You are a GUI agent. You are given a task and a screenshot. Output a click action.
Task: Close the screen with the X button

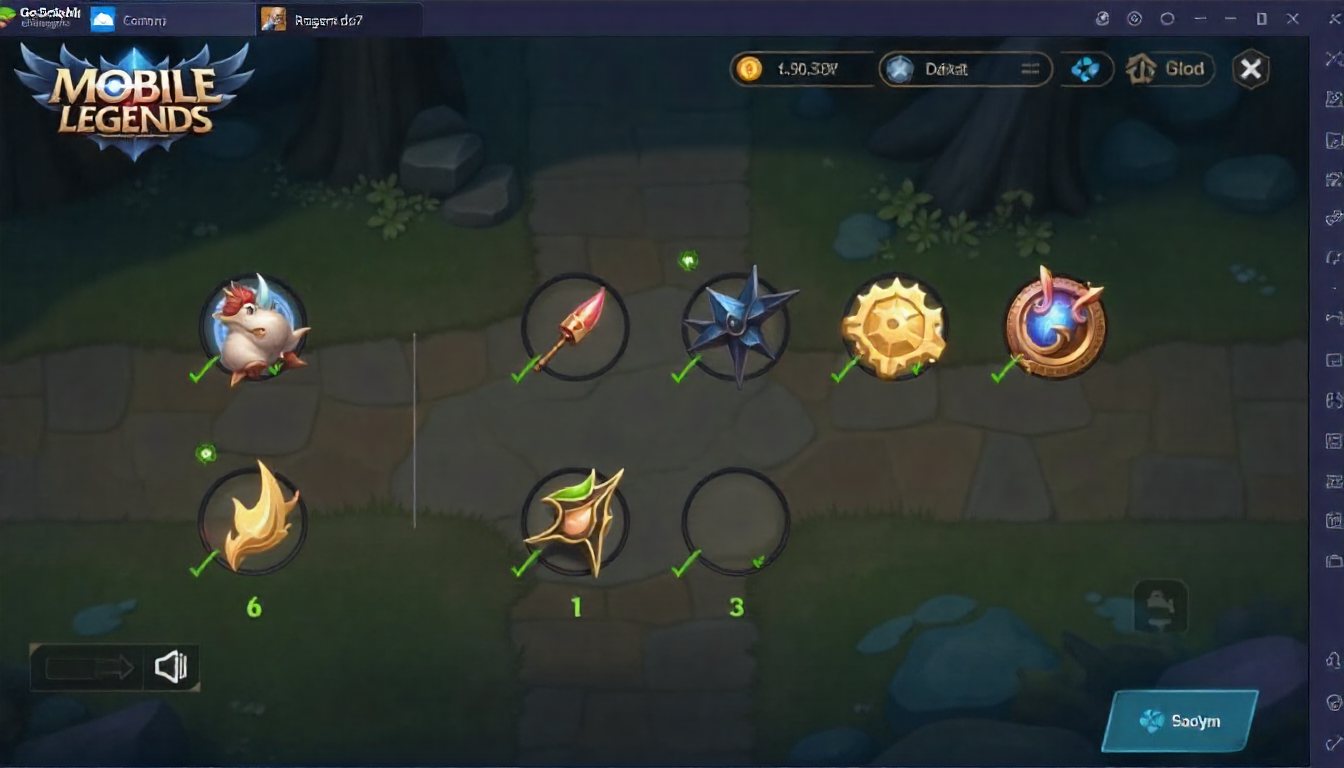(1250, 69)
